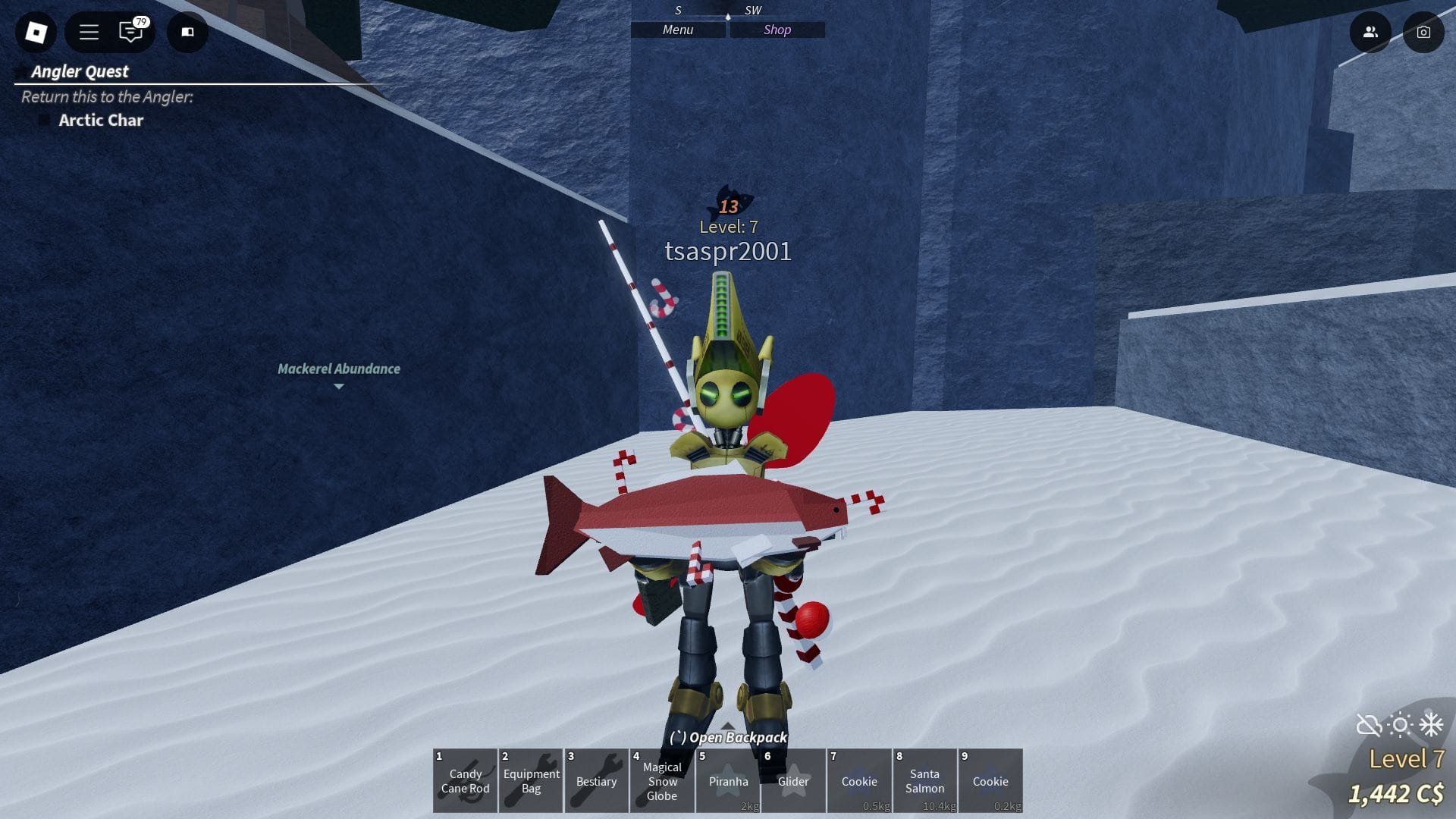Open the Menu from the compass bar
1456x819 pixels.
677,30
